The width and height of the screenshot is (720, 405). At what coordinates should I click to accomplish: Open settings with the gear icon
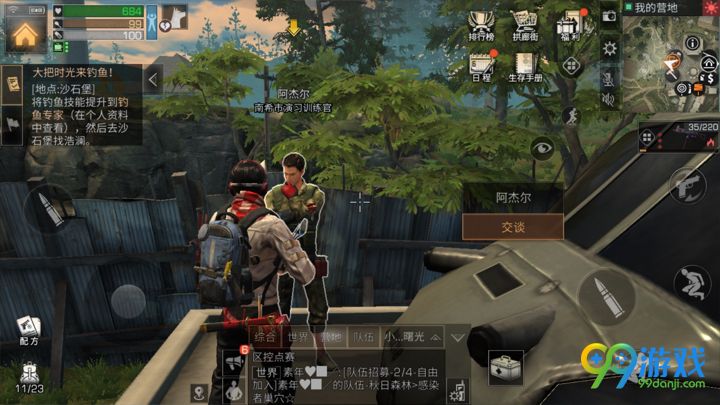609,47
